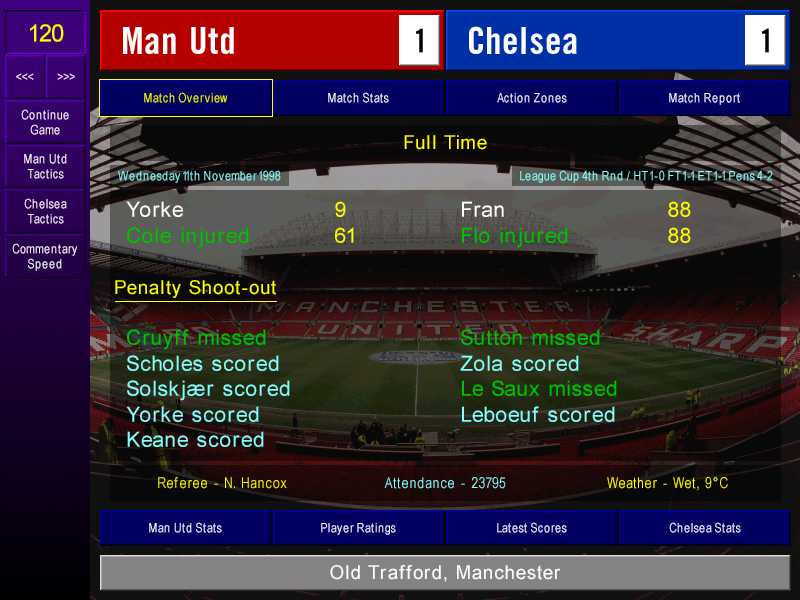Continue the game

click(x=45, y=122)
